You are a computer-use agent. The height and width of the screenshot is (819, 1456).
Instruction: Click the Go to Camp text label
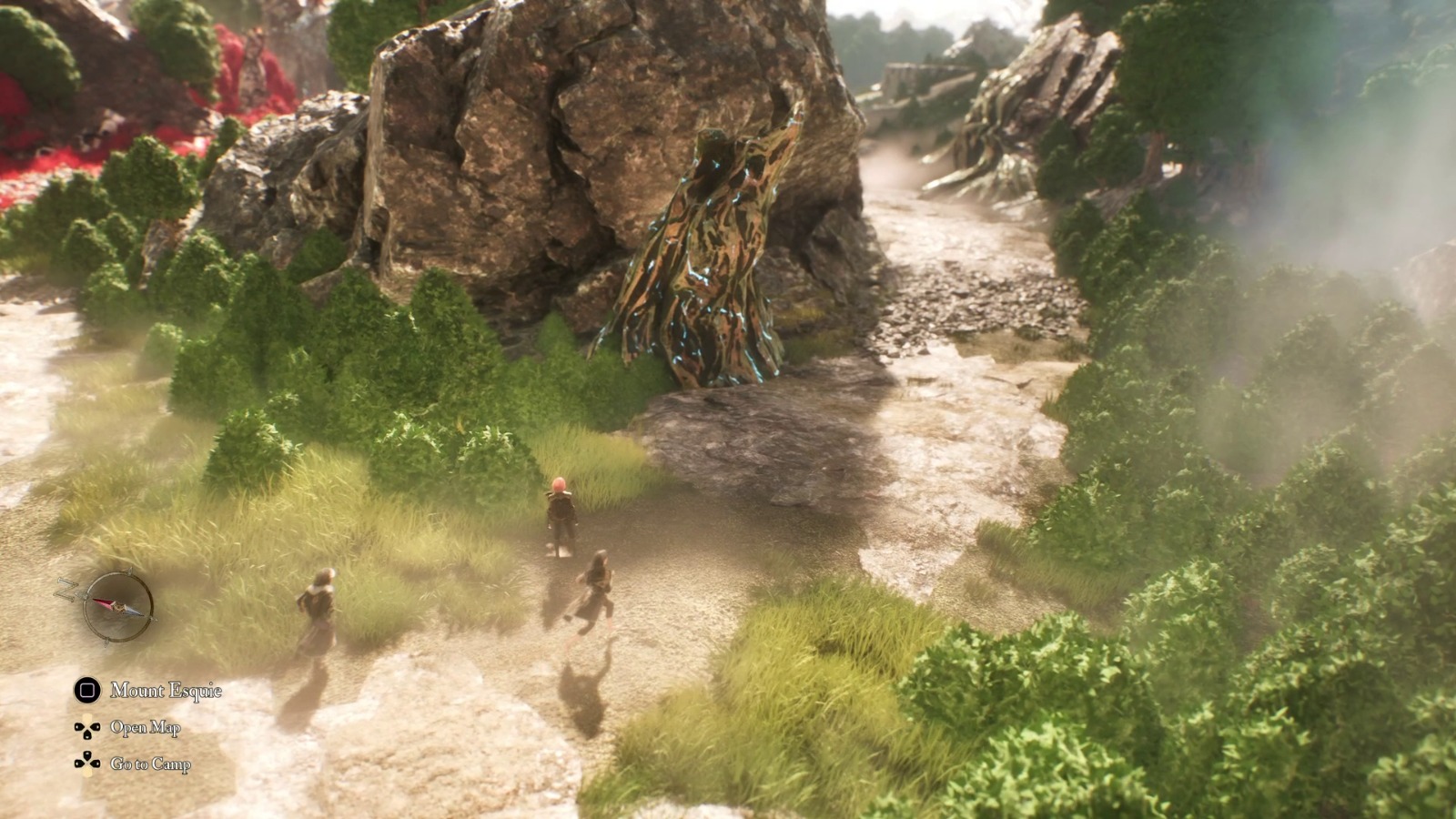149,763
